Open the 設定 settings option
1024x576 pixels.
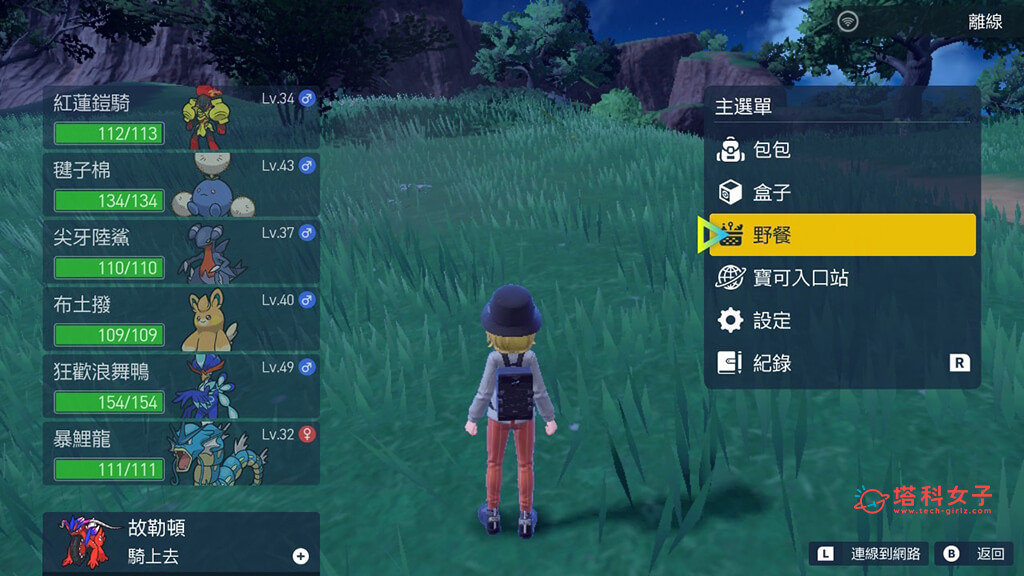(842, 321)
